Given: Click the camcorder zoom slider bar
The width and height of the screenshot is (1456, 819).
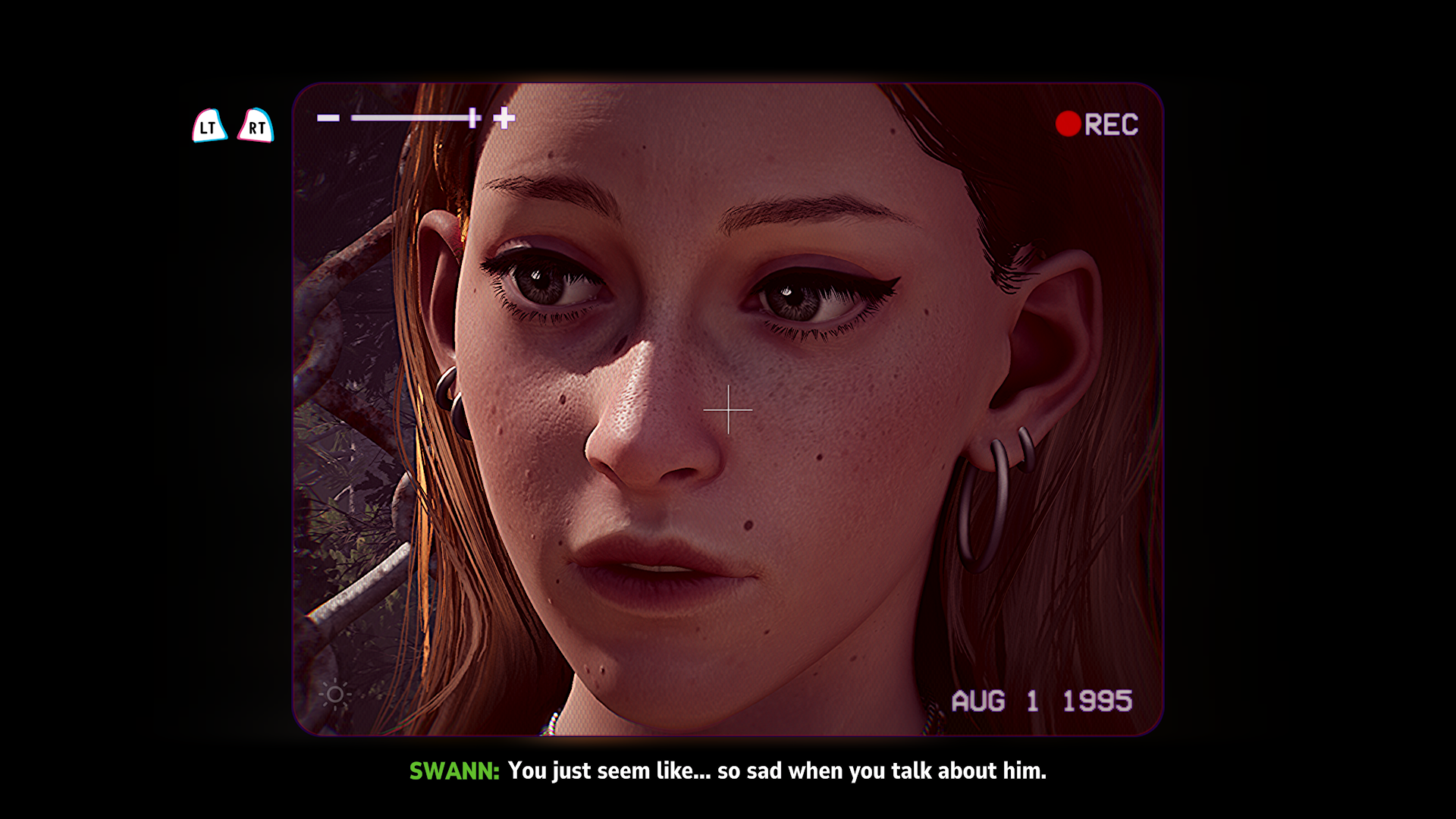Looking at the screenshot, I should pos(413,118).
